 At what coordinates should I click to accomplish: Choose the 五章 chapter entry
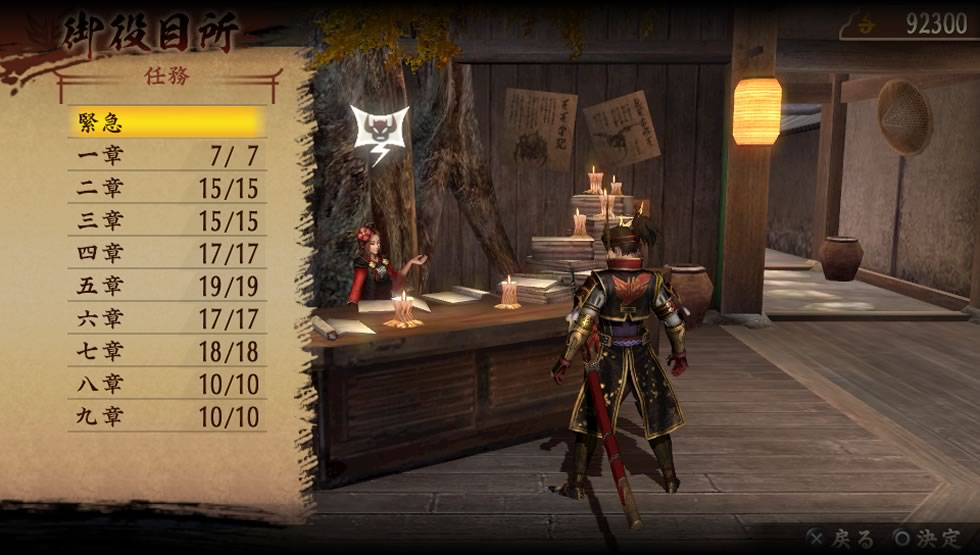pos(167,286)
